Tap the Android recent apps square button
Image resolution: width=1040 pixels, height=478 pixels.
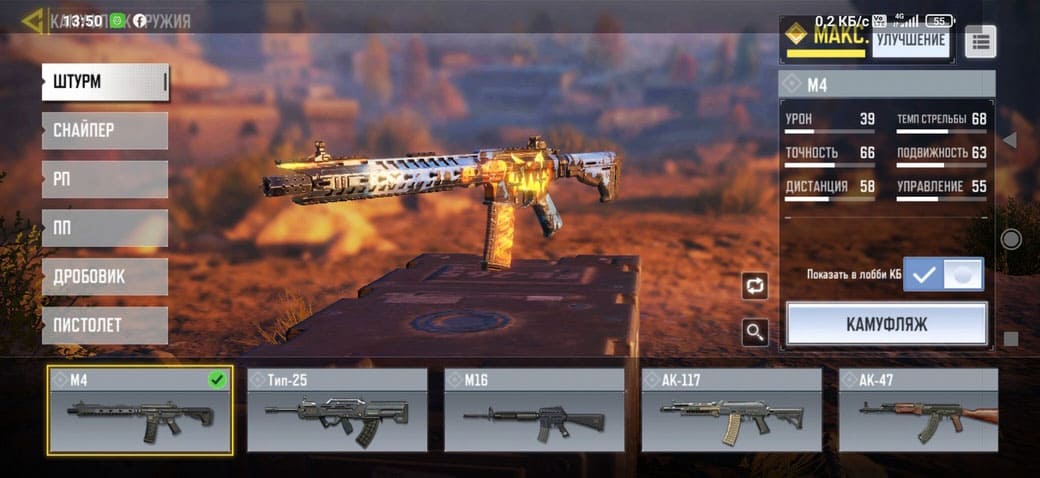click(1011, 339)
